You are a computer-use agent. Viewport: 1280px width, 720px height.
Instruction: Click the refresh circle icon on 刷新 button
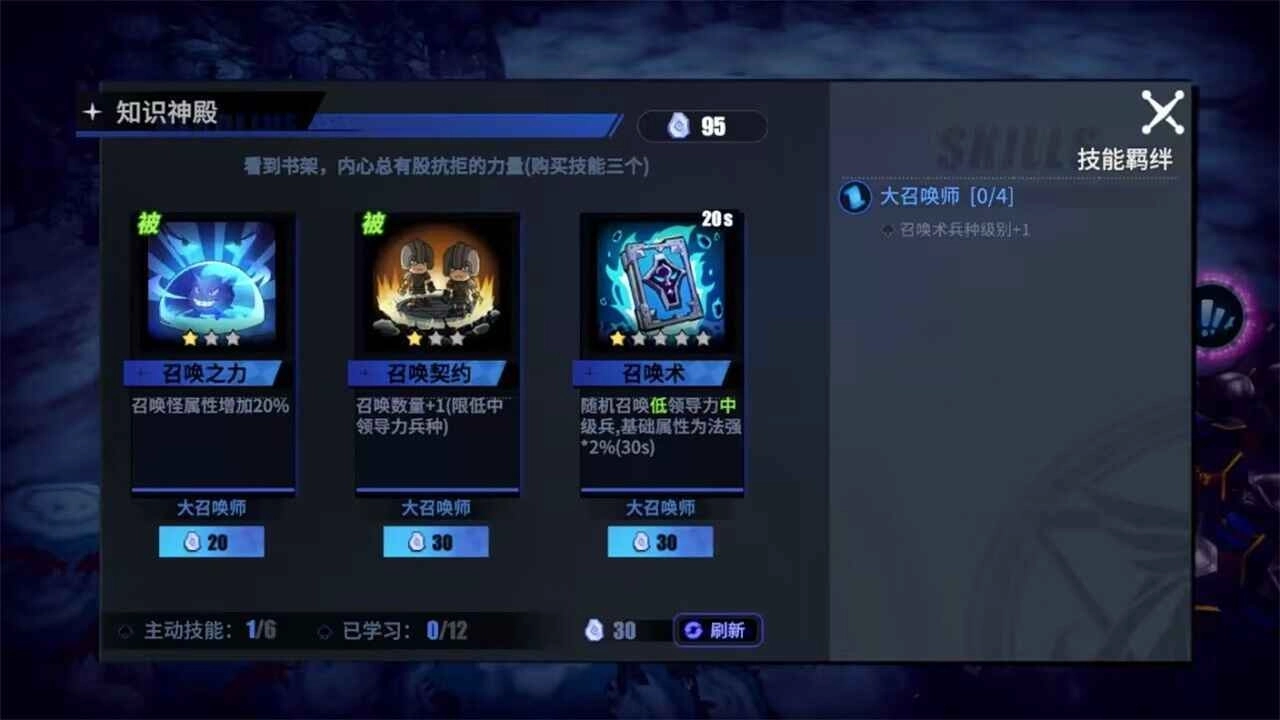[691, 630]
